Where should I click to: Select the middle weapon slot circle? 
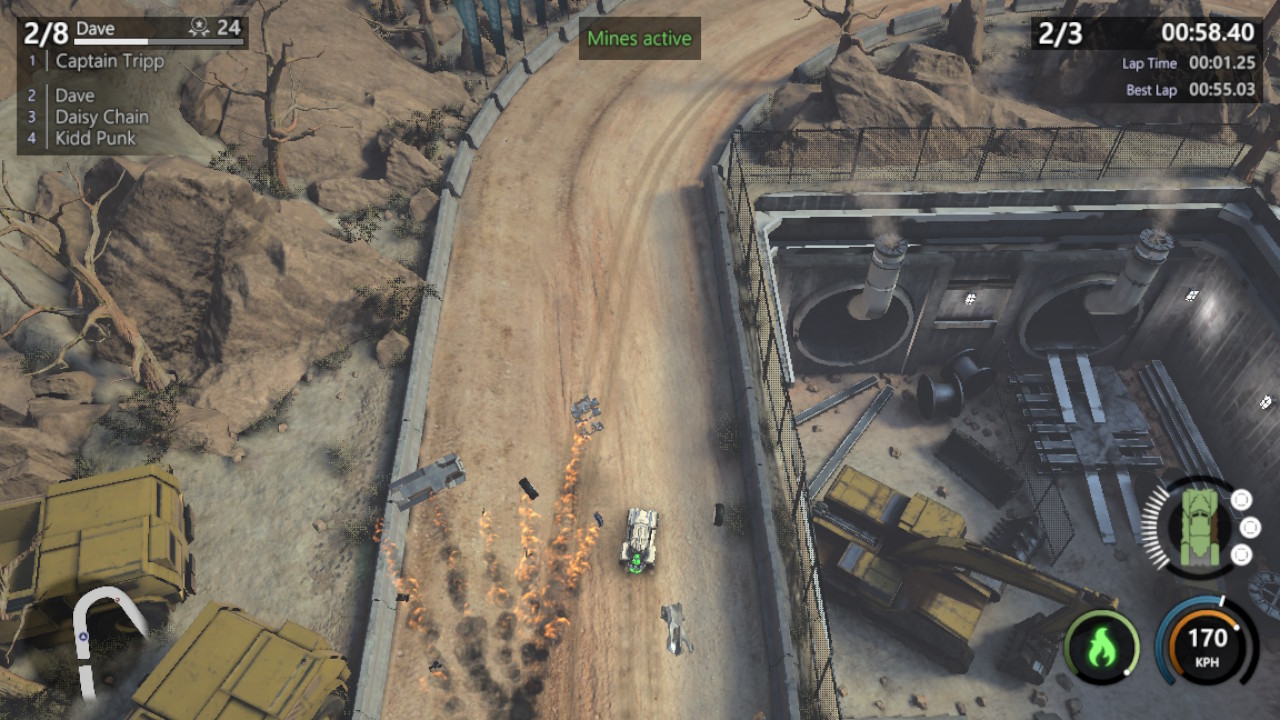[1249, 527]
